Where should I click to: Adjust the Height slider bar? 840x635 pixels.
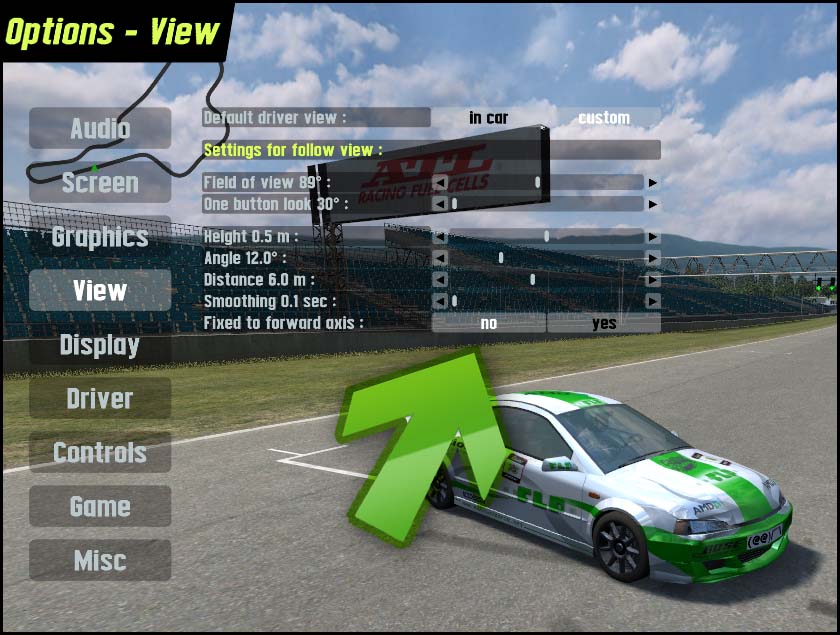click(546, 237)
